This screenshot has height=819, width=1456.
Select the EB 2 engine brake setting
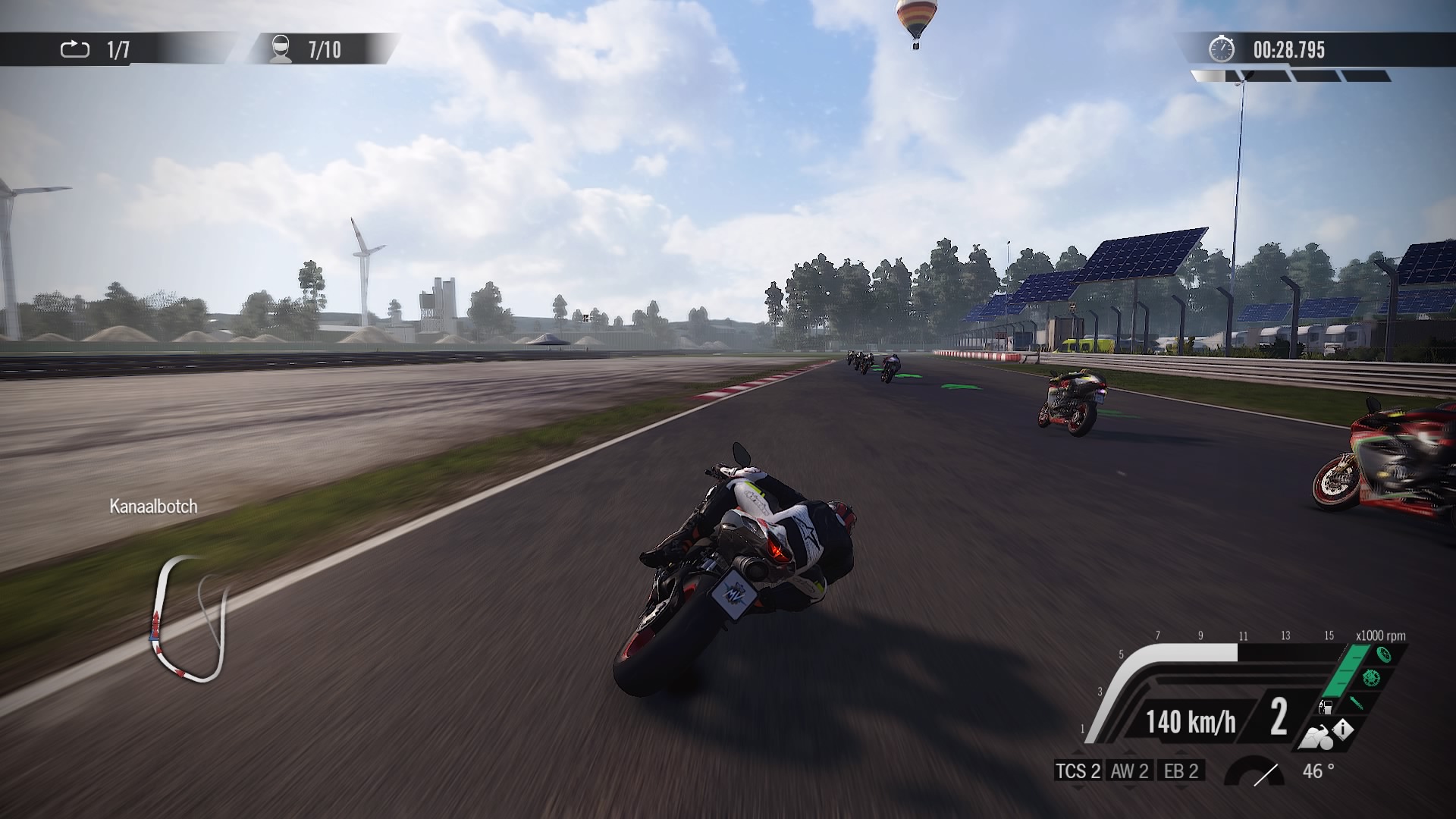pyautogui.click(x=1181, y=771)
